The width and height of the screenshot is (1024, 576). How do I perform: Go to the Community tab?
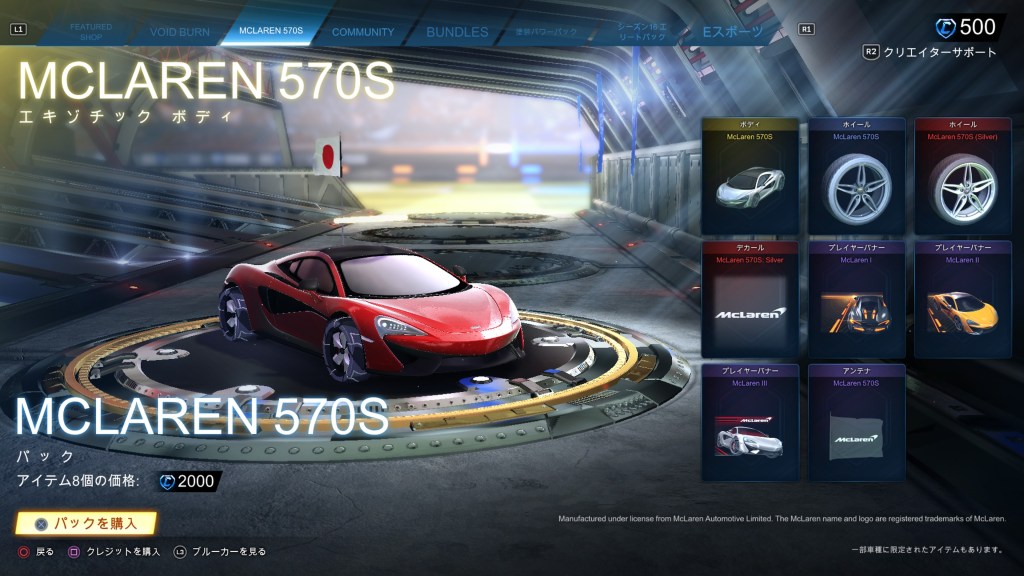point(363,32)
